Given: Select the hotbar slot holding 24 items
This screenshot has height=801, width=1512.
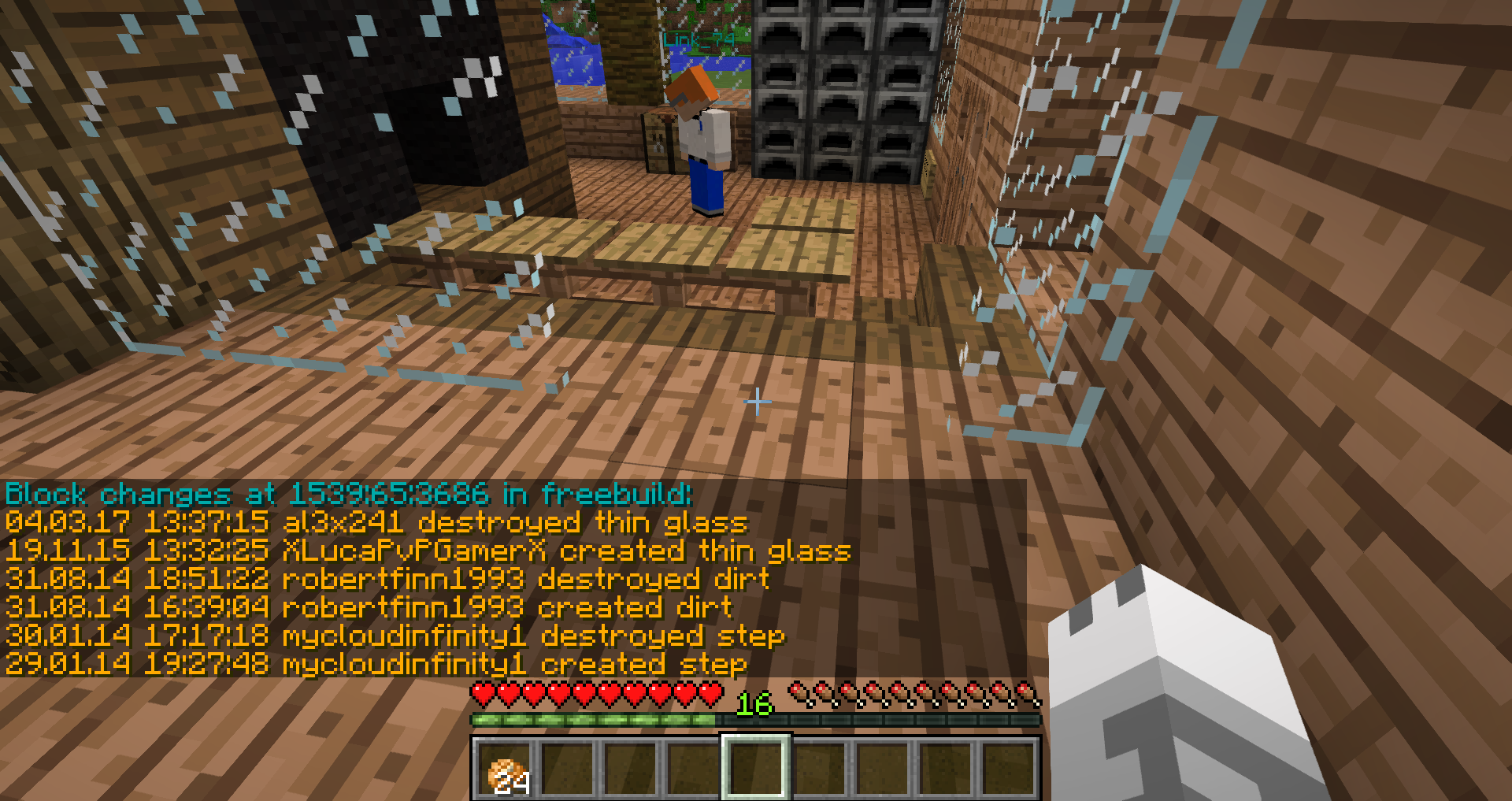Looking at the screenshot, I should [505, 769].
